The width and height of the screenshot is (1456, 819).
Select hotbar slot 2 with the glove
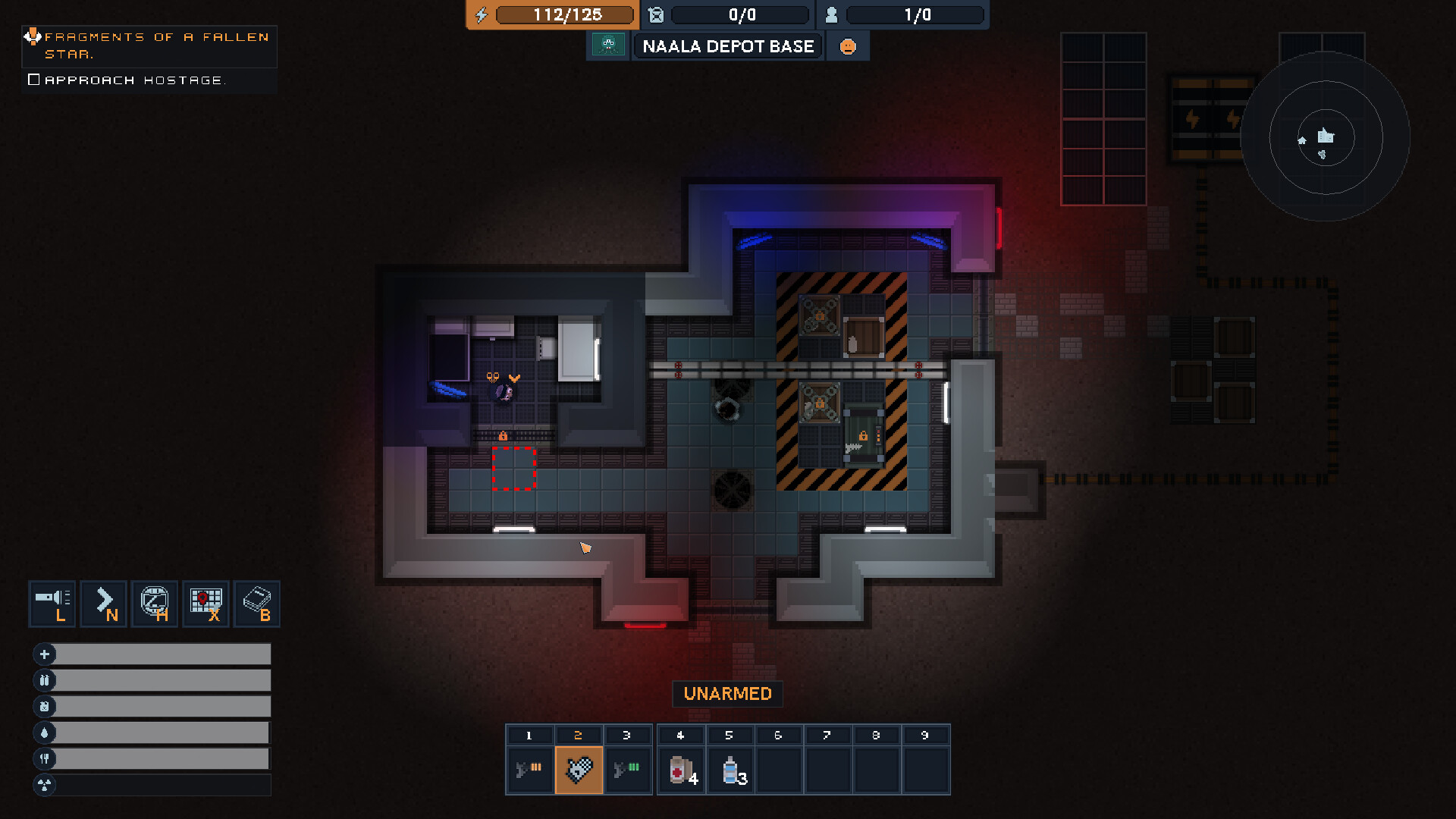[x=579, y=770]
